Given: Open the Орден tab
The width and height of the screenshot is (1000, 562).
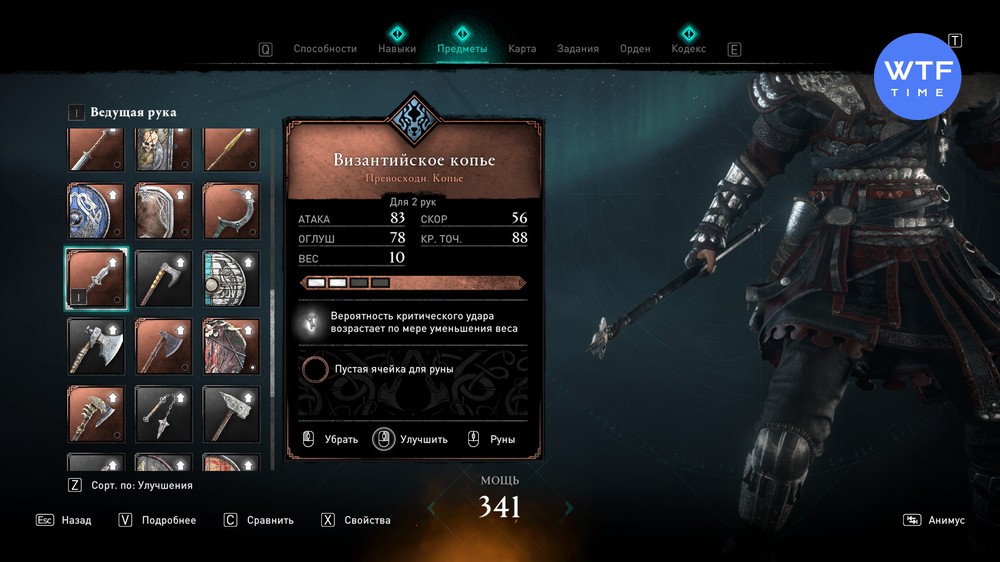Looking at the screenshot, I should click(x=635, y=48).
